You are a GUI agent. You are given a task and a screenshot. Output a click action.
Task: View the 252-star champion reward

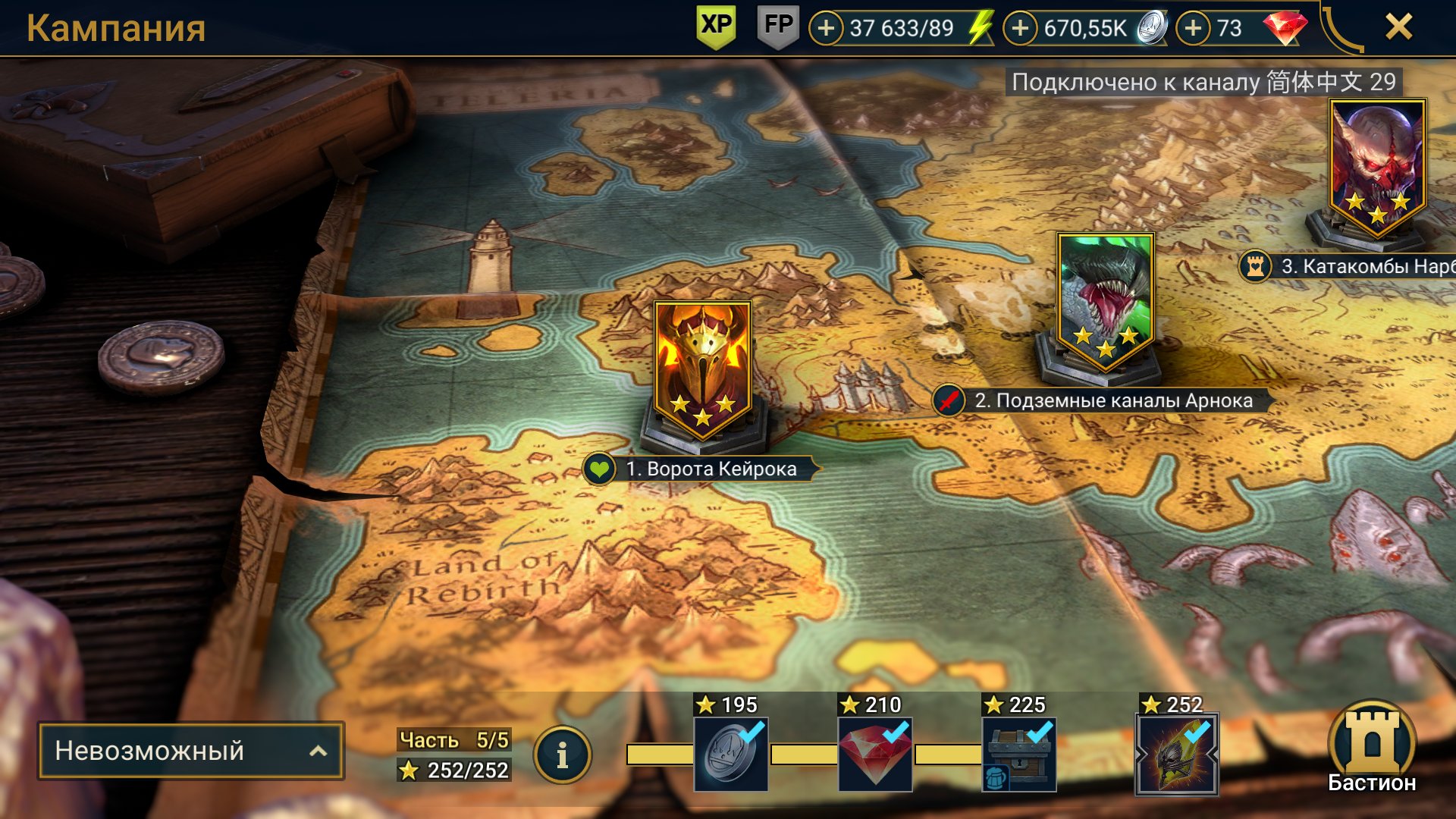1176,754
